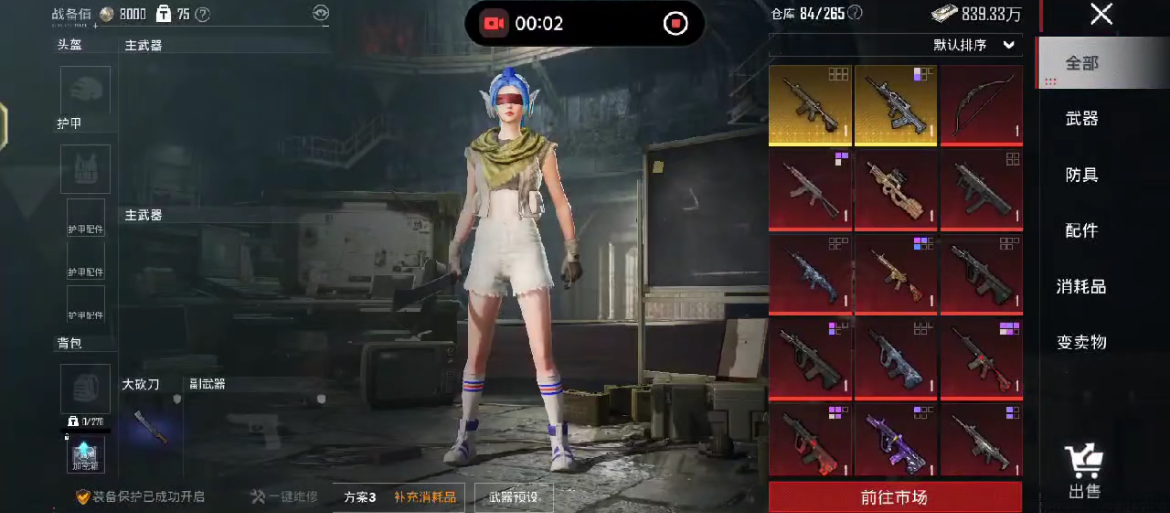
Task: Select the 全部 all-items tab
Action: (x=1081, y=62)
